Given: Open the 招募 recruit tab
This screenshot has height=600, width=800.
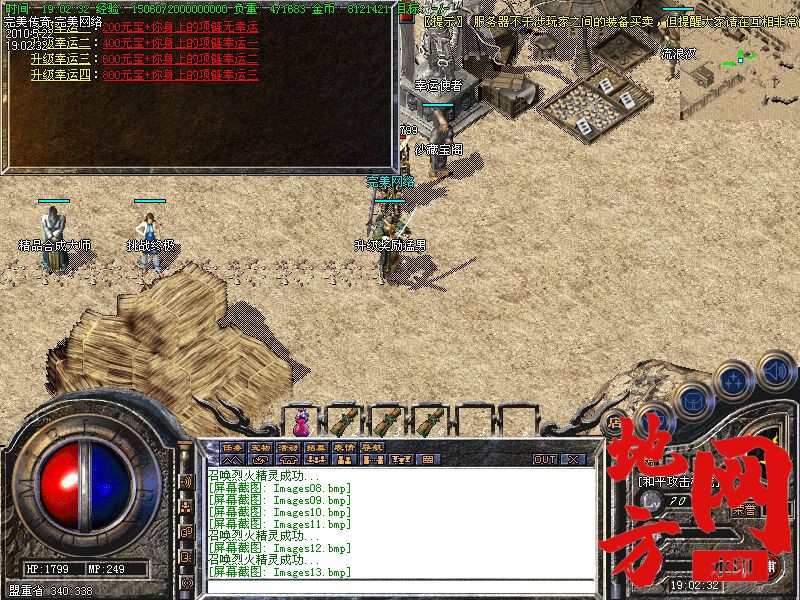Looking at the screenshot, I should 317,446.
